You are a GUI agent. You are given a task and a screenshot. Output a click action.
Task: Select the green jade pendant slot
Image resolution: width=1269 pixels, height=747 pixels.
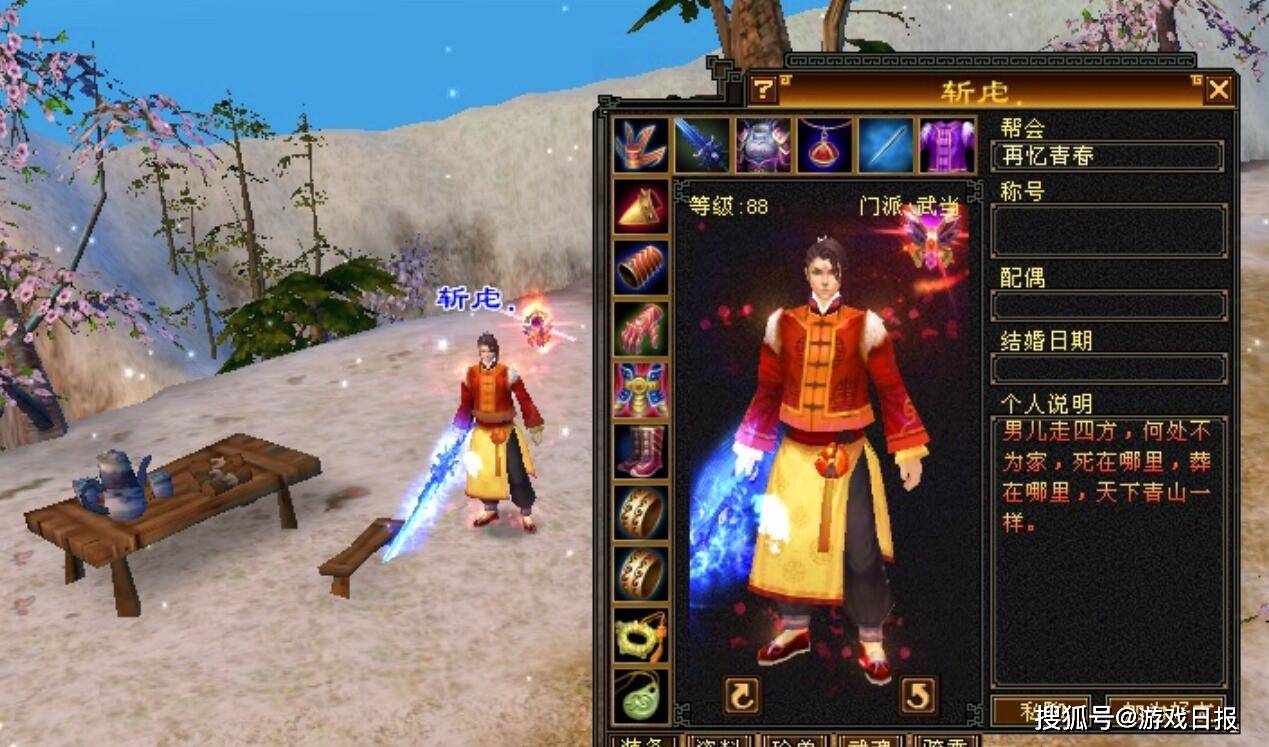point(640,696)
